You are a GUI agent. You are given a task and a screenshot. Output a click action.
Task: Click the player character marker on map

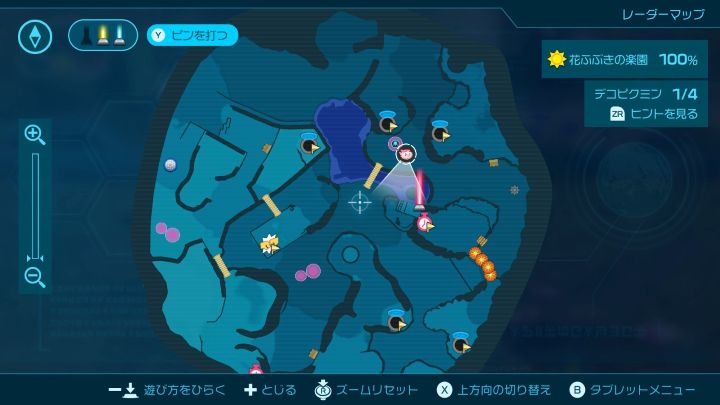point(408,153)
